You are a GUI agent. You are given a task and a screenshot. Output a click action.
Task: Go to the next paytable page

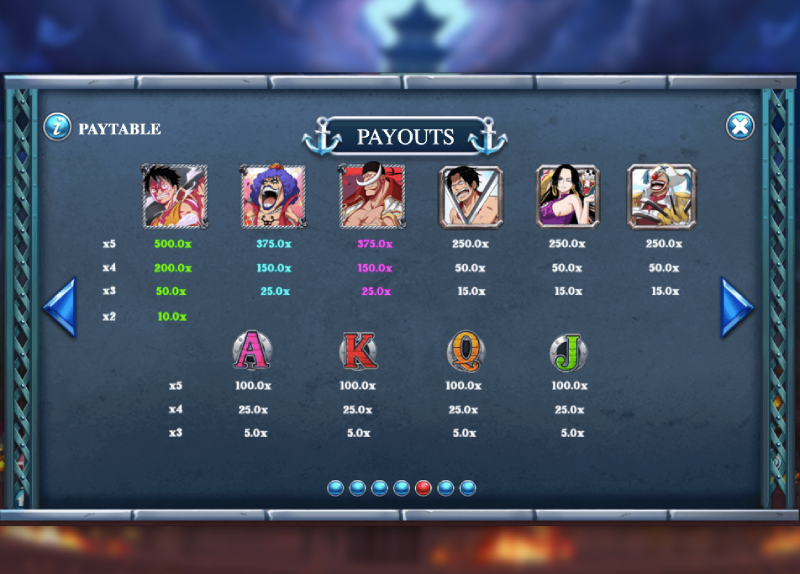[x=737, y=307]
